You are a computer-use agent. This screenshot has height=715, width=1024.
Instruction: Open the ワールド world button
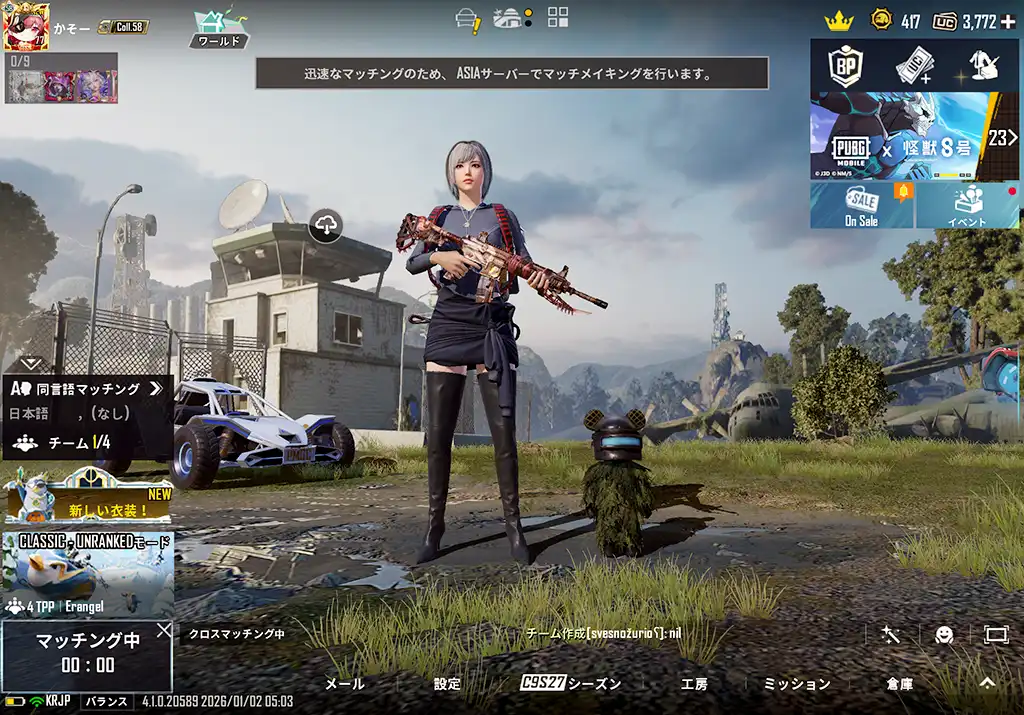(x=218, y=29)
